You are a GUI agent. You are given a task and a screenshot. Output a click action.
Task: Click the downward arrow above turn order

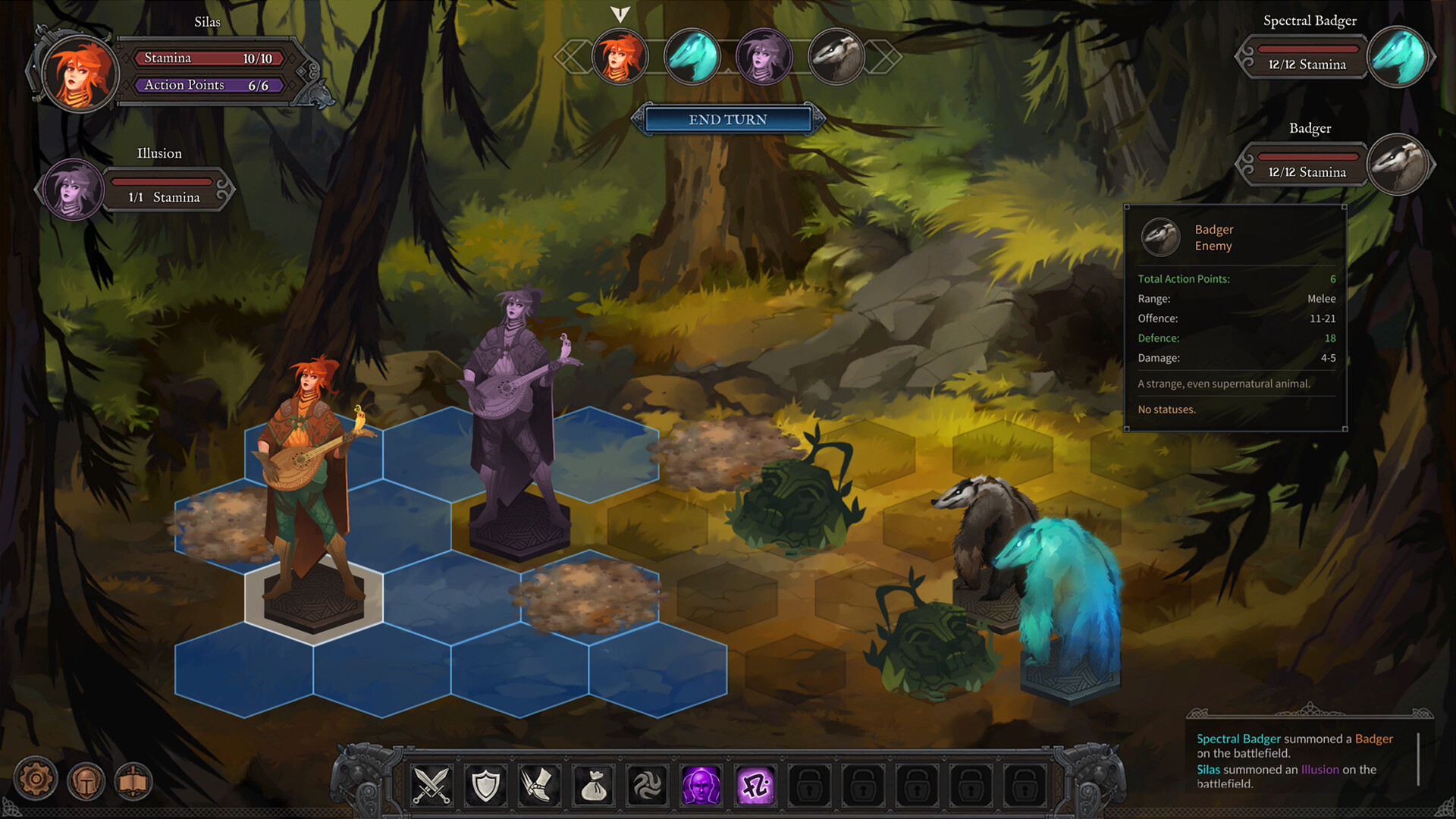tap(620, 13)
